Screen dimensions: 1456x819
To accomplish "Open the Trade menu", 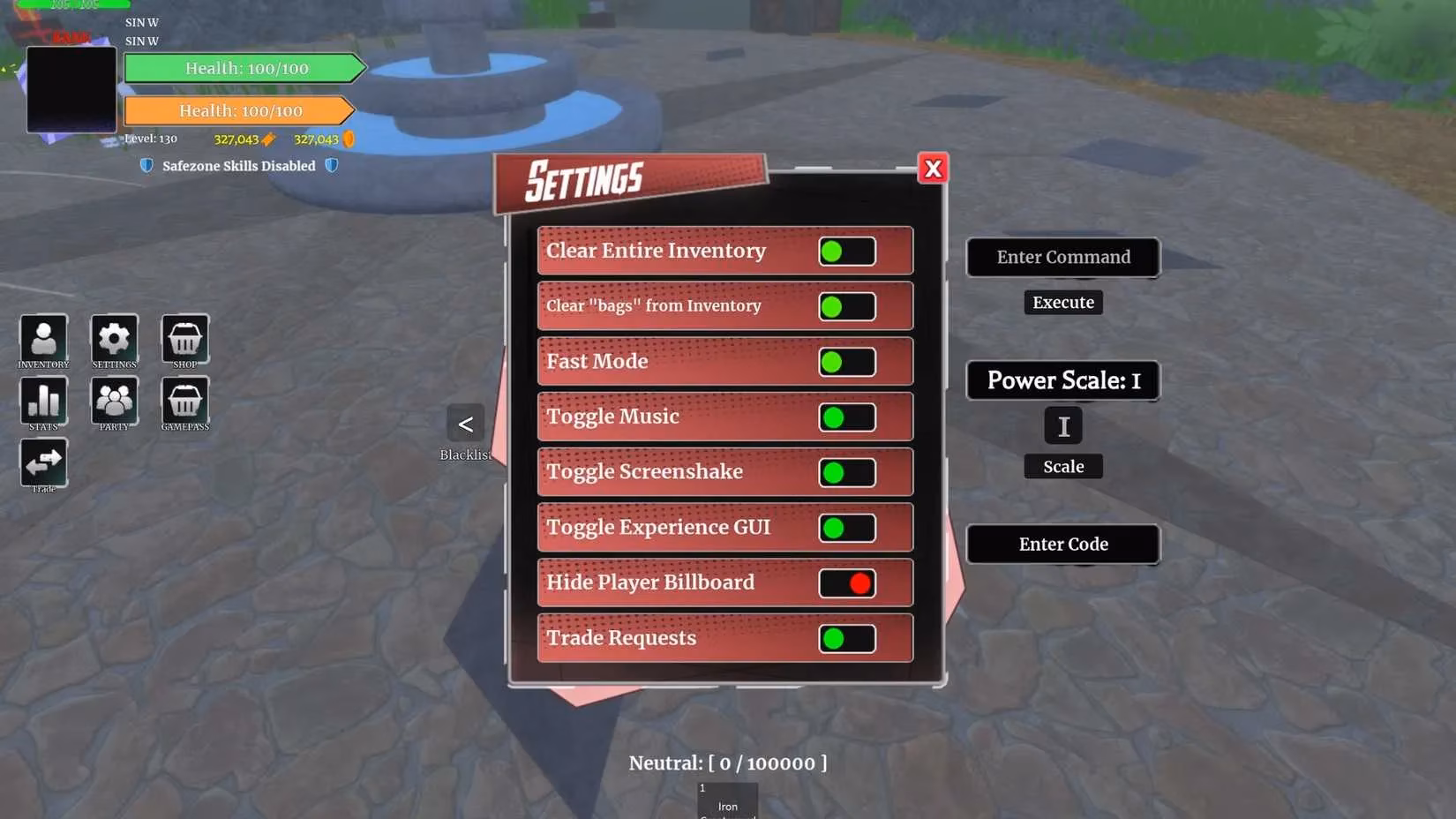I will coord(43,462).
